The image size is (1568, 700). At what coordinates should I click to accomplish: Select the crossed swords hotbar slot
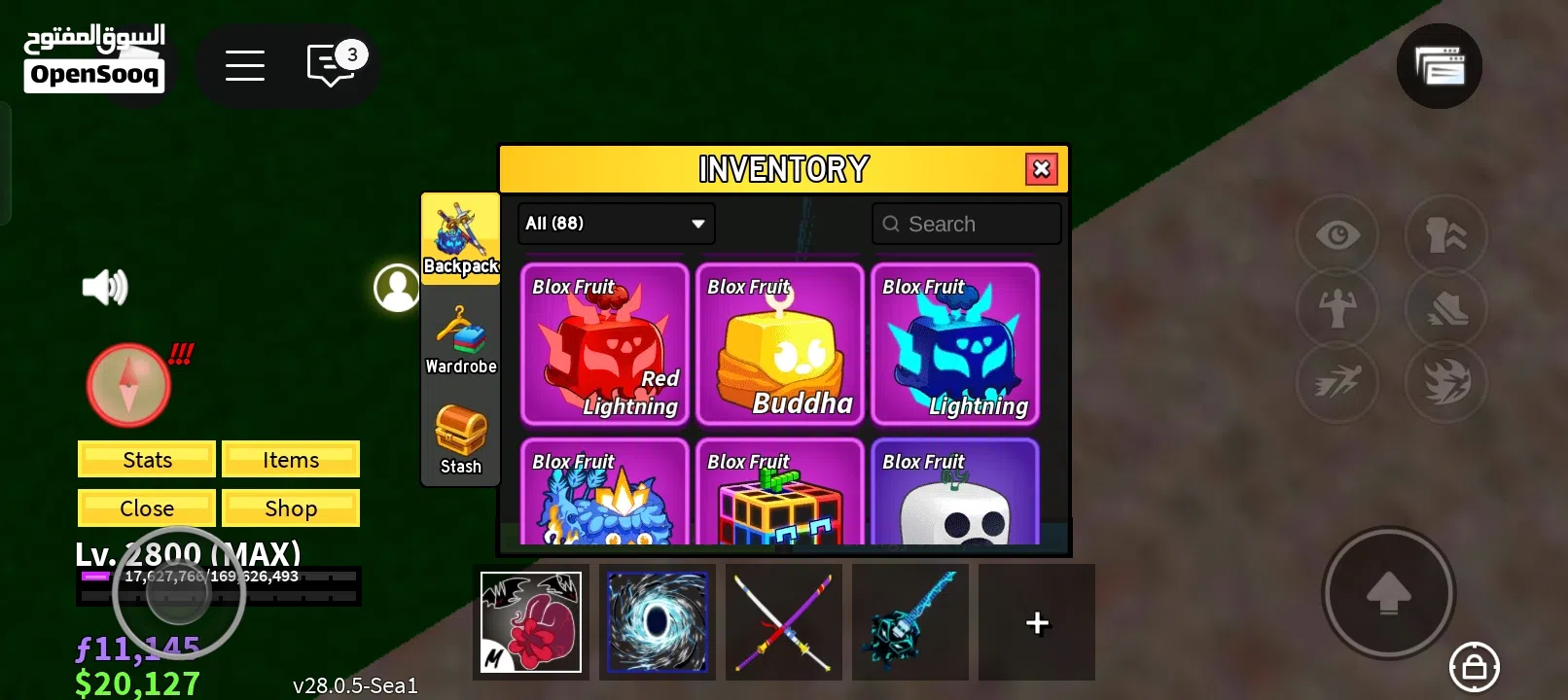click(783, 622)
